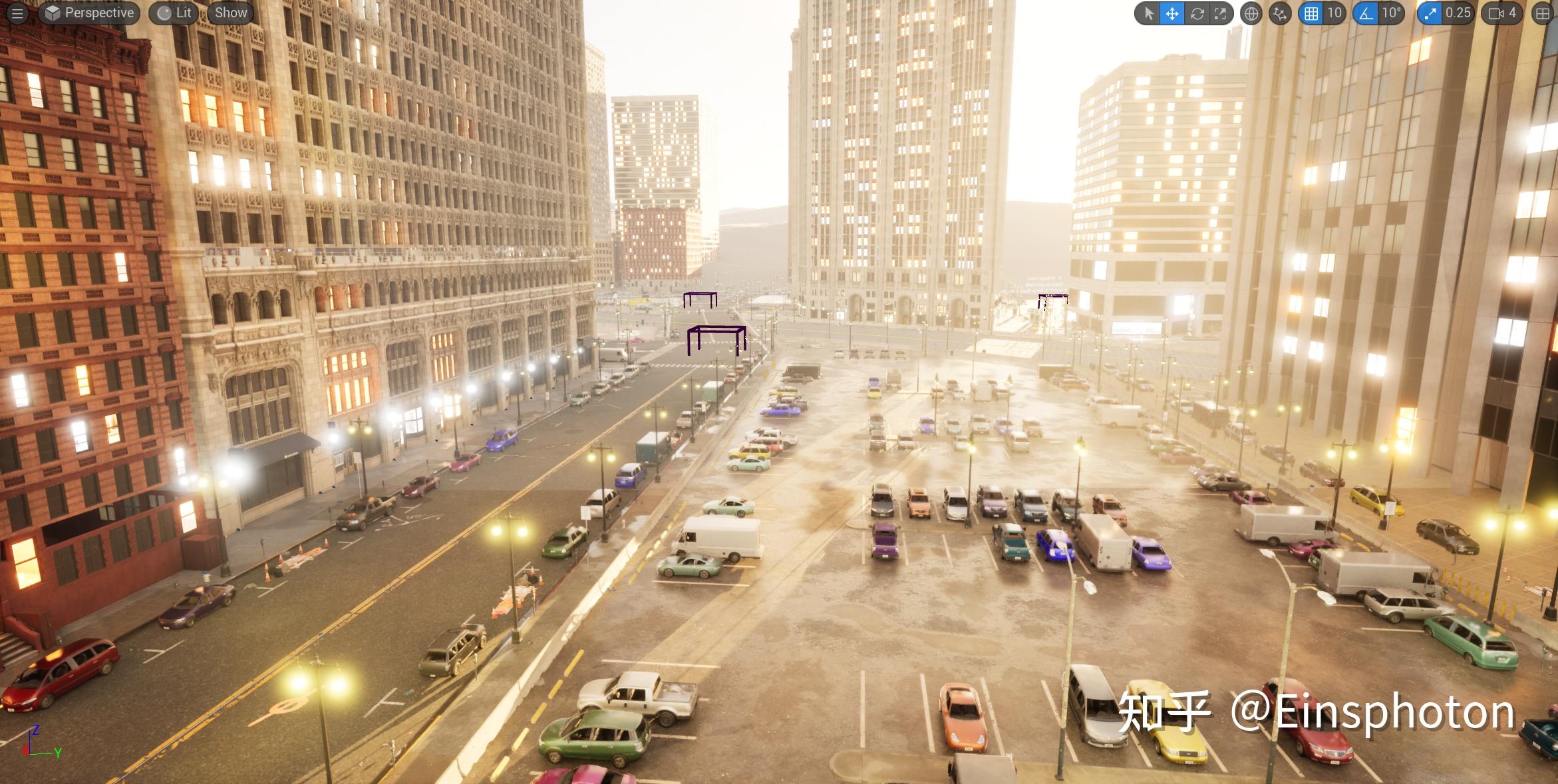Viewport: 1558px width, 784px height.
Task: Toggle rotation angle snapping icon
Action: (x=1366, y=13)
